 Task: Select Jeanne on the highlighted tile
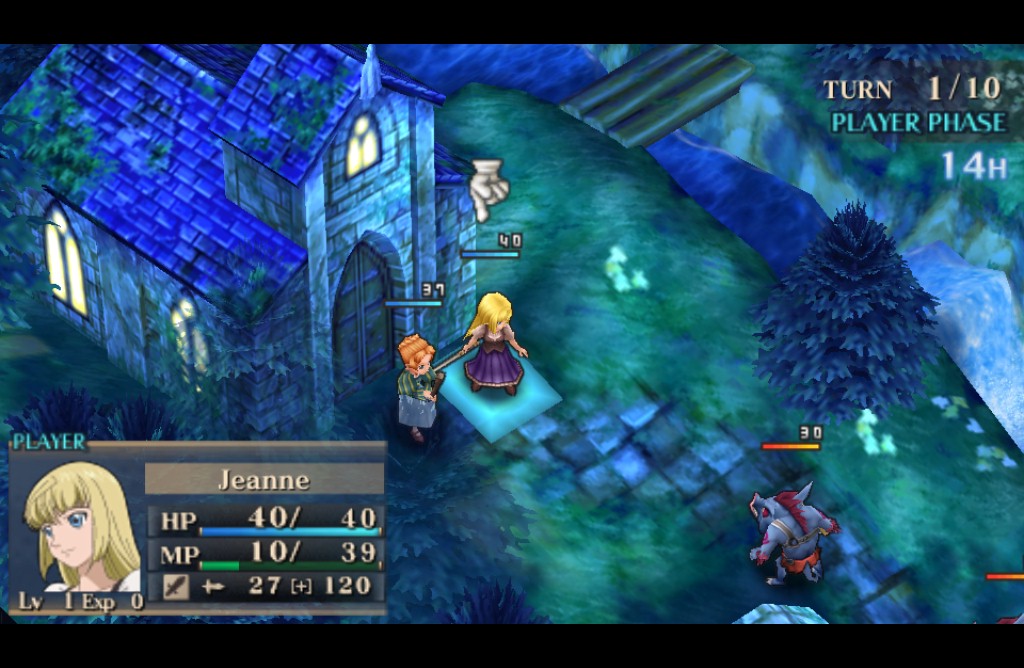[x=495, y=345]
